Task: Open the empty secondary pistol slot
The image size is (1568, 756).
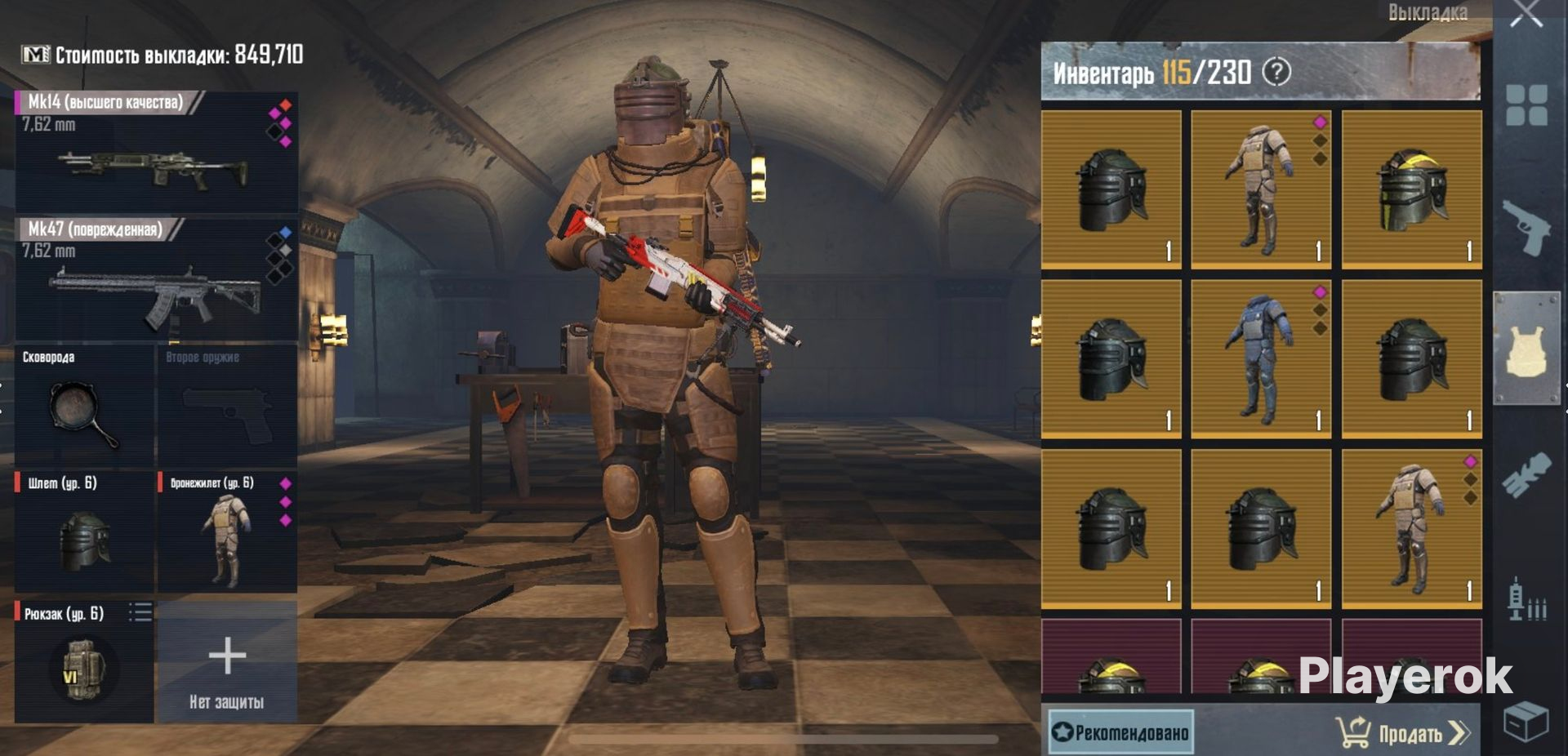Action: (226, 407)
